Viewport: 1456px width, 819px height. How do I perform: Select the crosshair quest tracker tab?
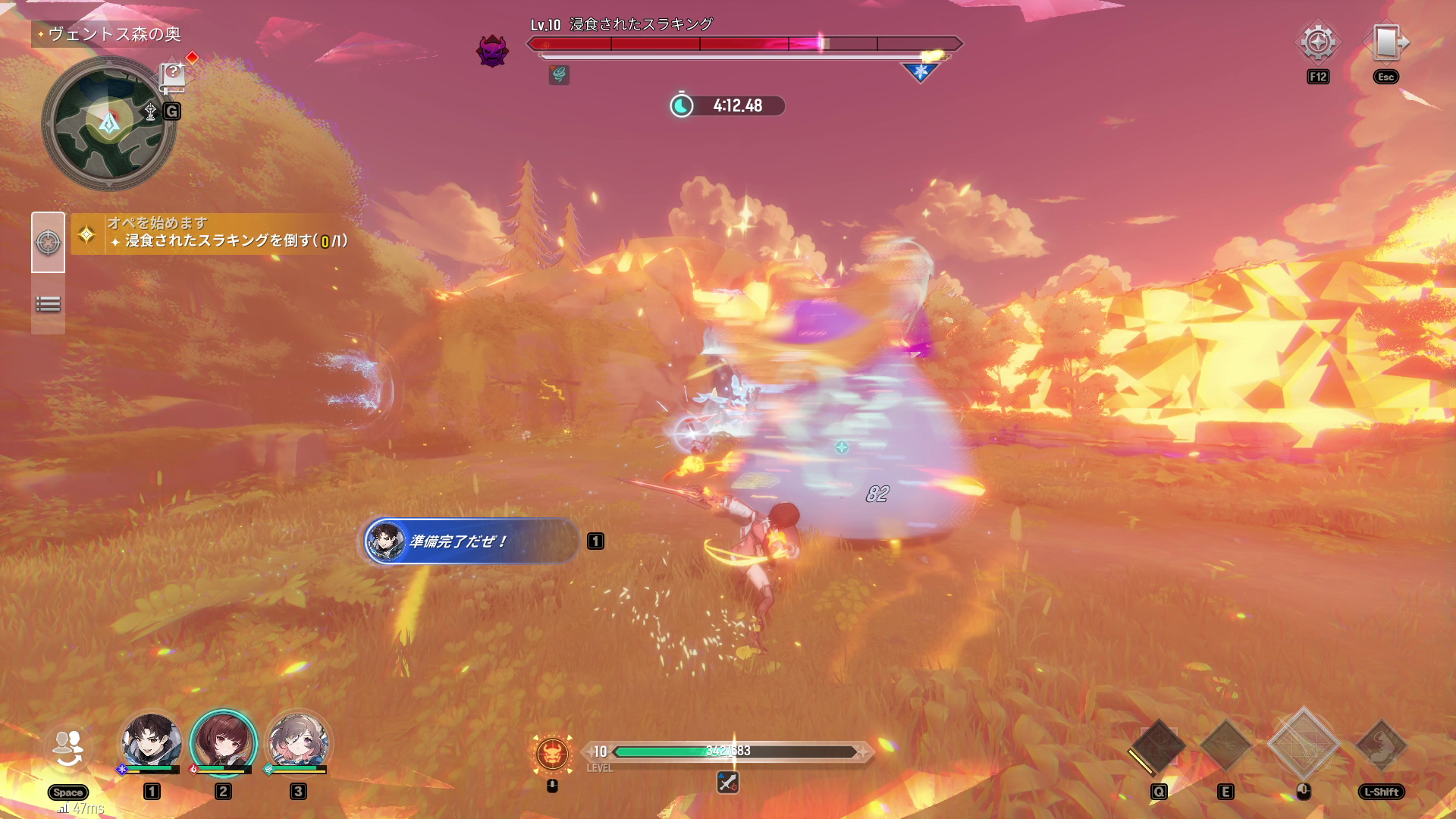click(x=48, y=243)
